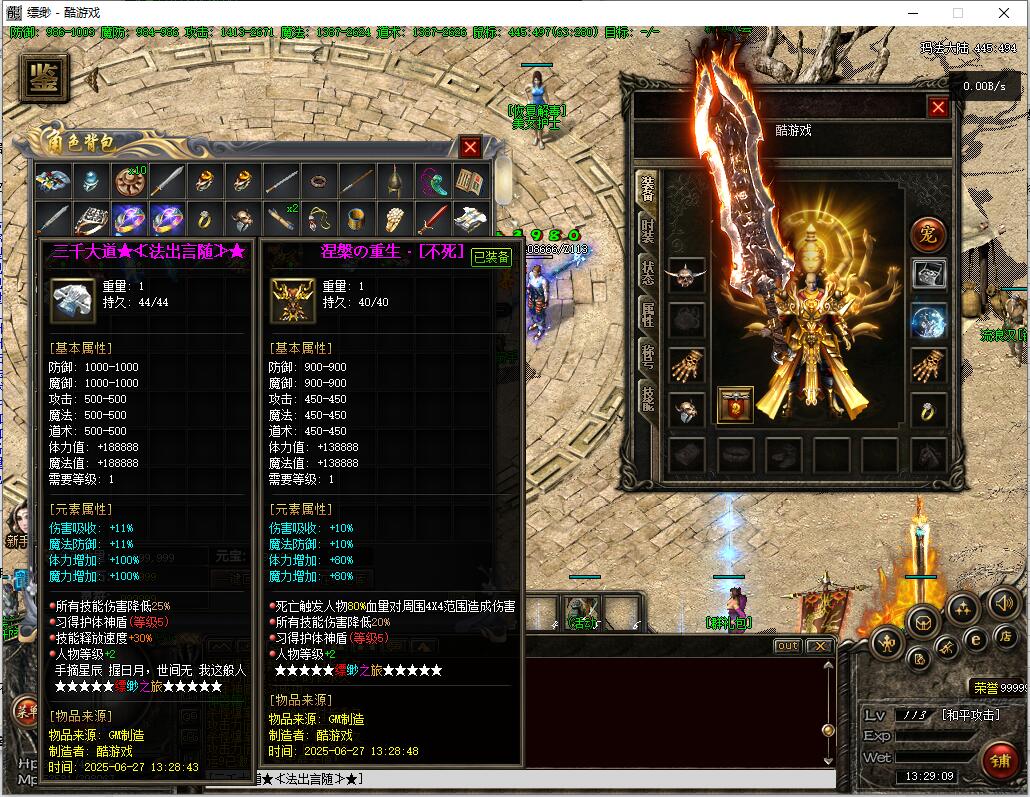The width and height of the screenshot is (1030, 797).
Task: Close the equipment panel
Action: coord(938,107)
